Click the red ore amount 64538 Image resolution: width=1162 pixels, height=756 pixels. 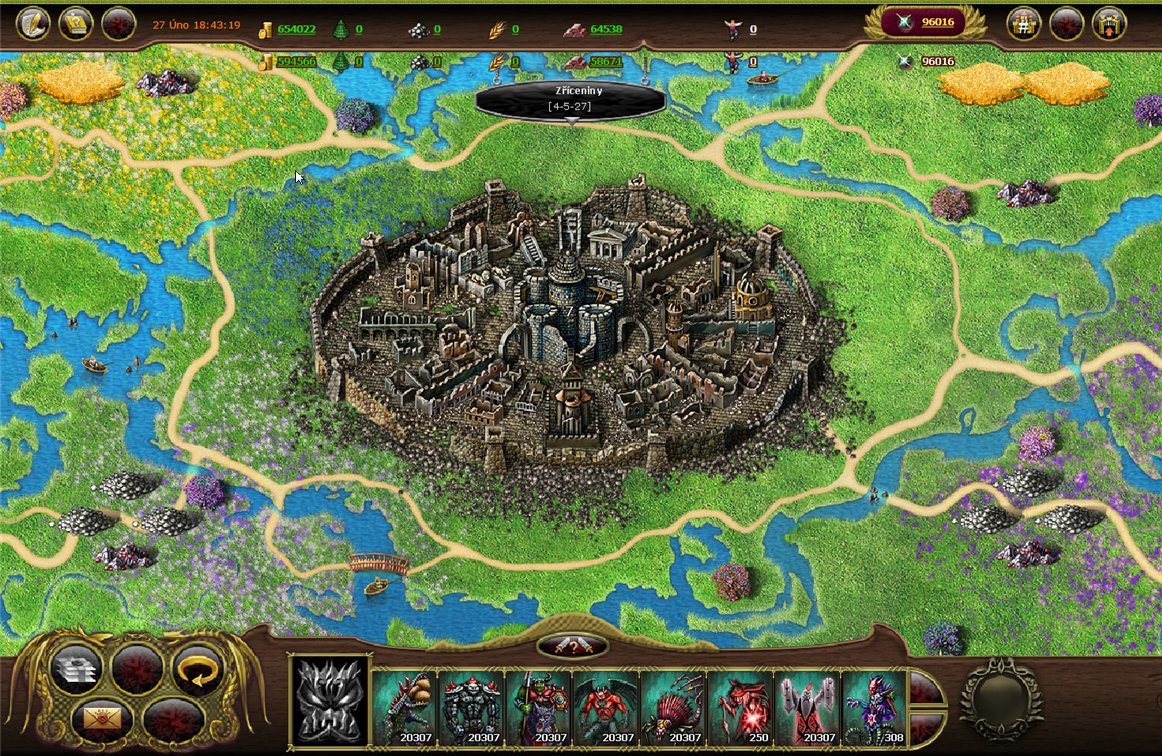[605, 29]
